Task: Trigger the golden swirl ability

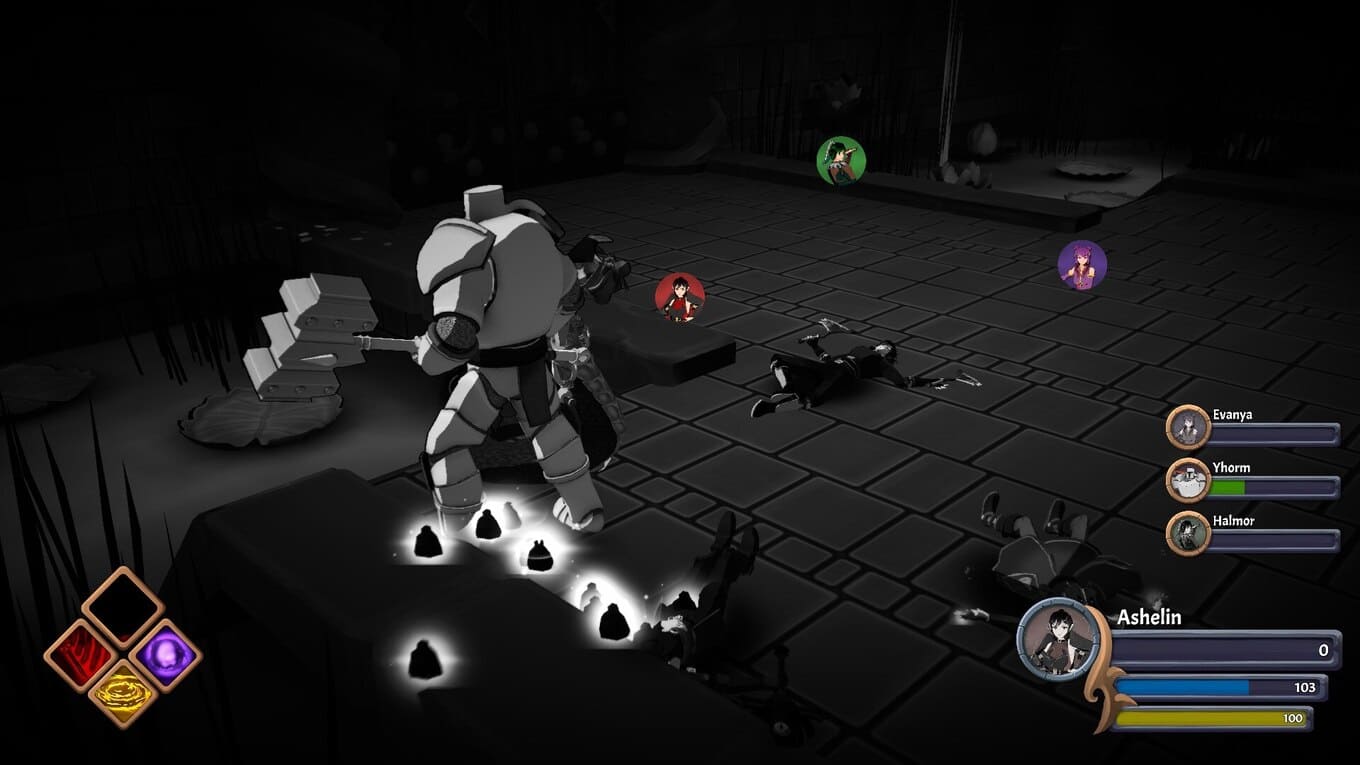Action: coord(123,695)
